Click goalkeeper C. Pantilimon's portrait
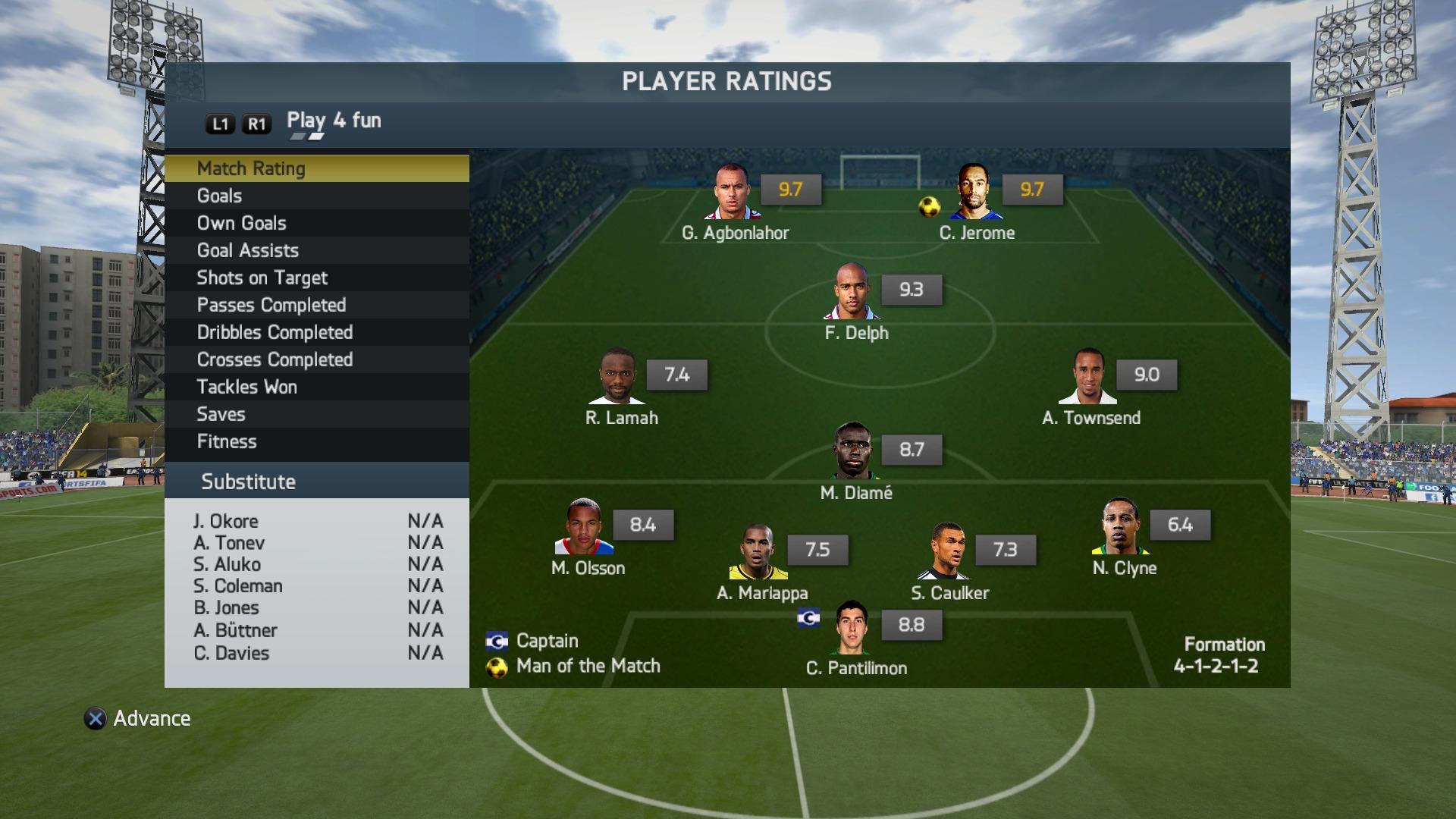The height and width of the screenshot is (819, 1456). click(x=852, y=627)
